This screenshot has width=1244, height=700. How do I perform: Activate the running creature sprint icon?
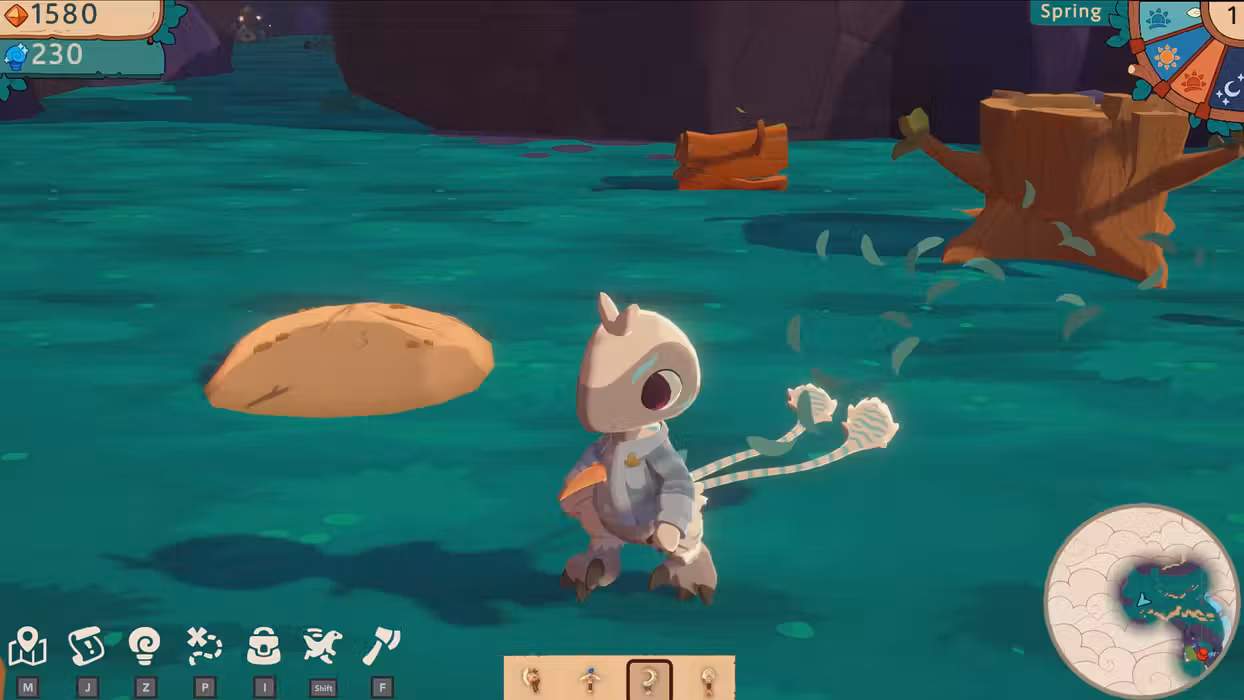point(323,647)
